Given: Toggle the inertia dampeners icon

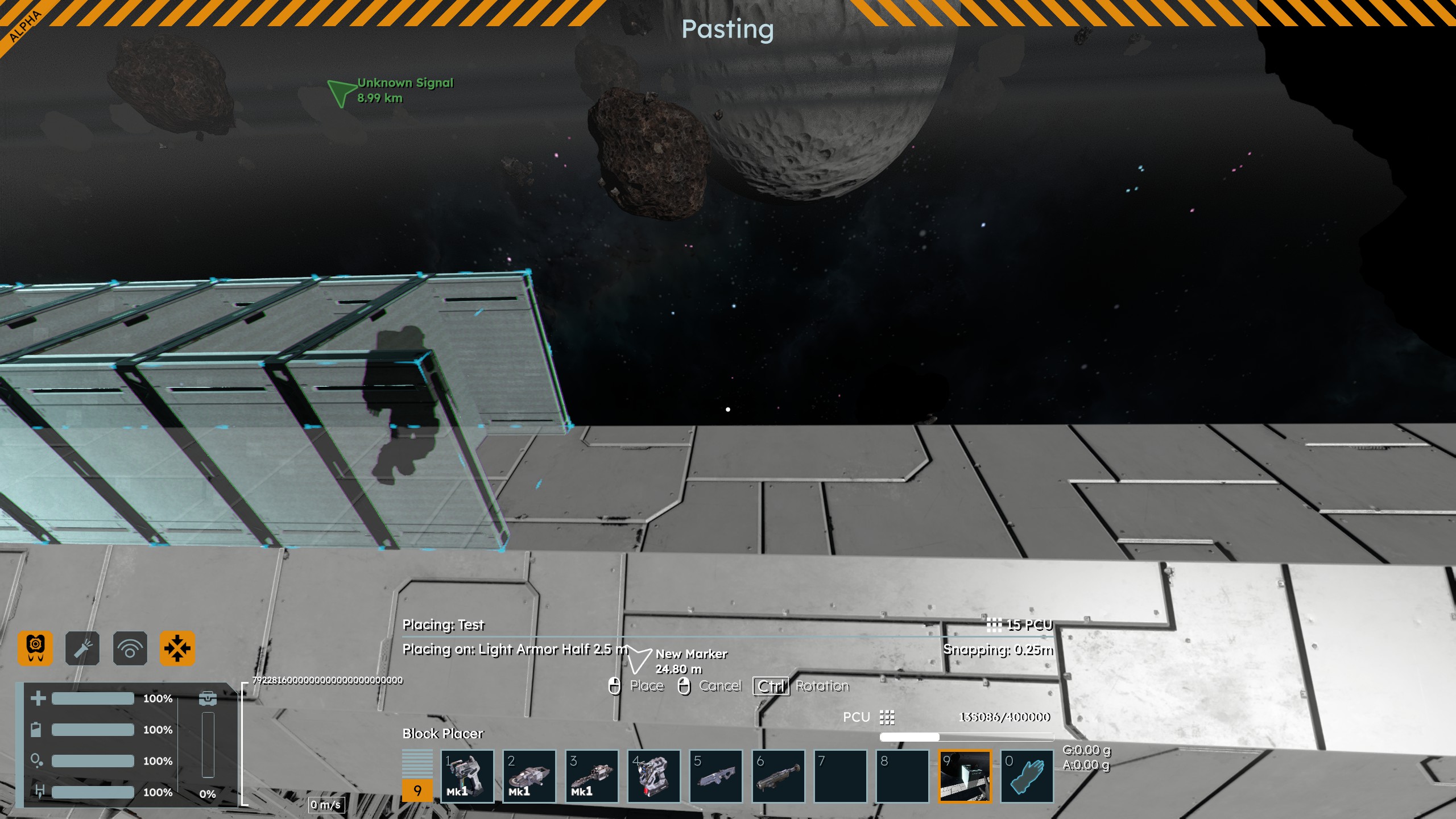Looking at the screenshot, I should point(177,648).
